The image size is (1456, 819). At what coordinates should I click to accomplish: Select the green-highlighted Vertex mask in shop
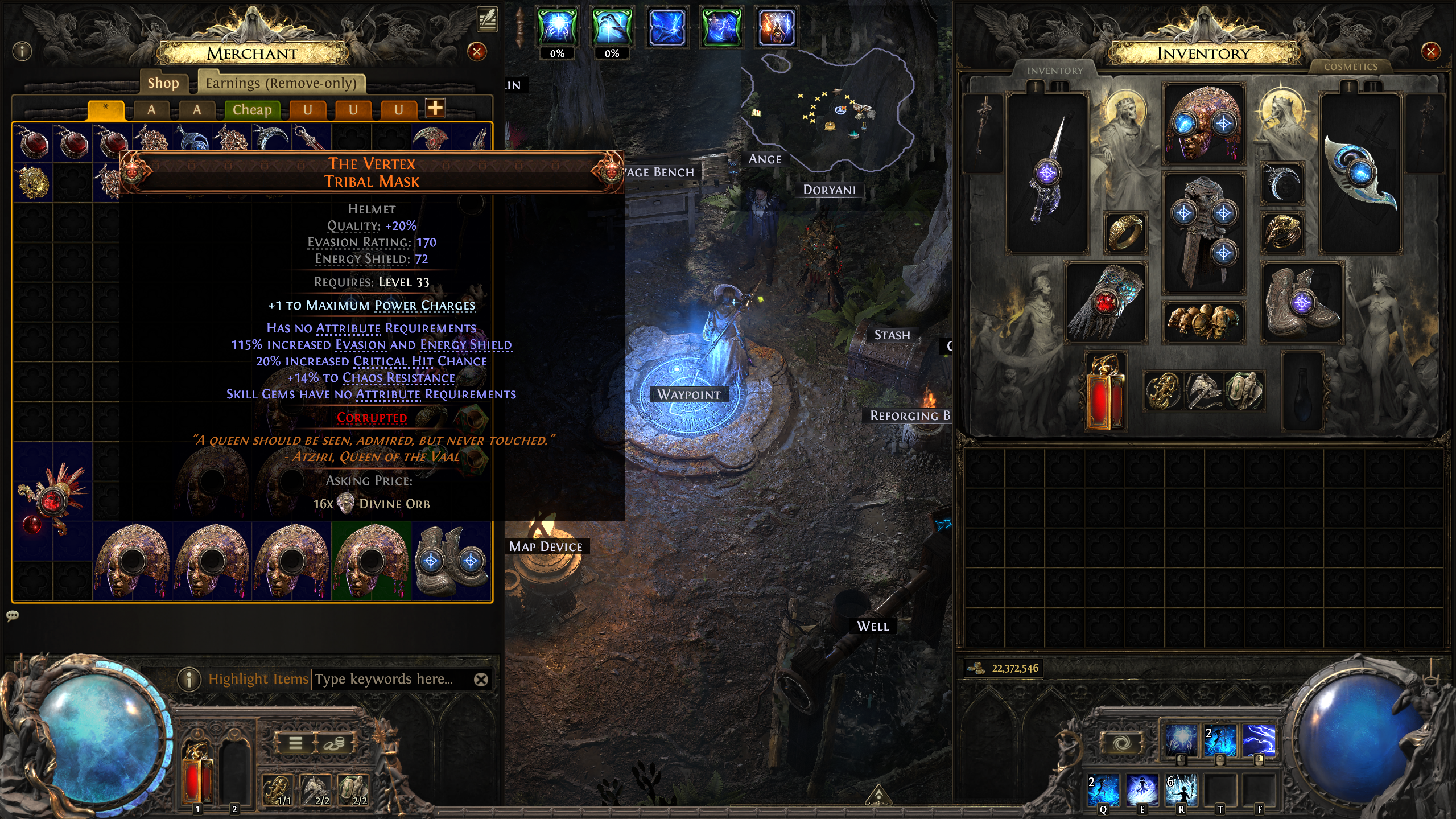tap(371, 561)
